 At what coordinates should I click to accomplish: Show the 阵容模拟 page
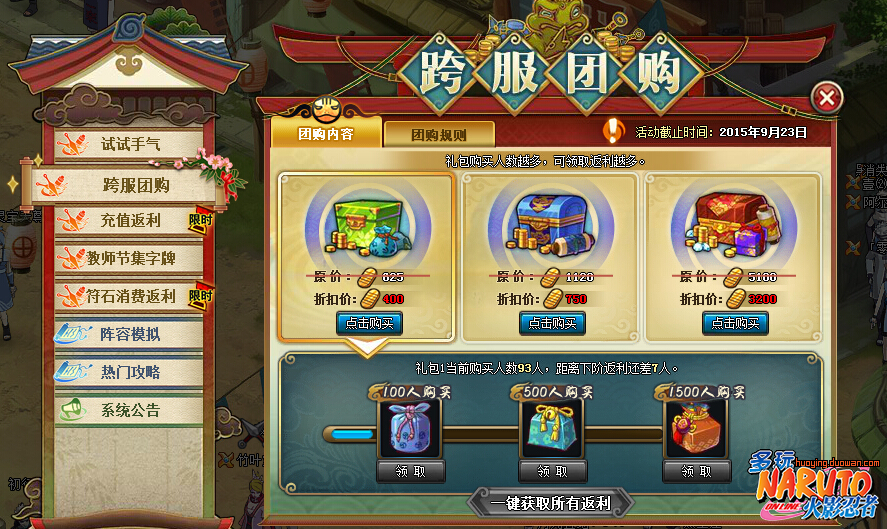click(130, 334)
